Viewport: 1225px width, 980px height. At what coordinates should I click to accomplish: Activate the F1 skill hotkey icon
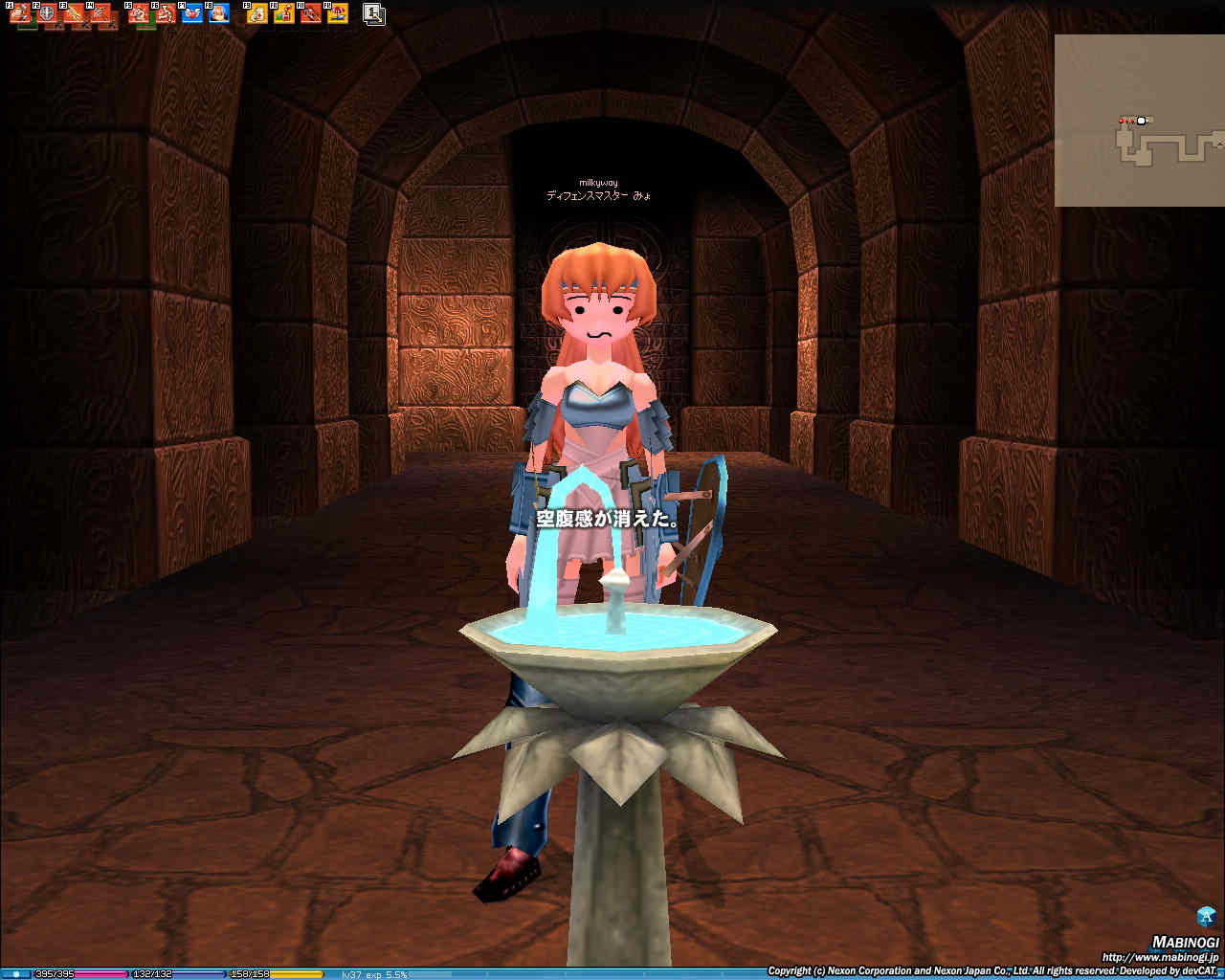click(19, 14)
